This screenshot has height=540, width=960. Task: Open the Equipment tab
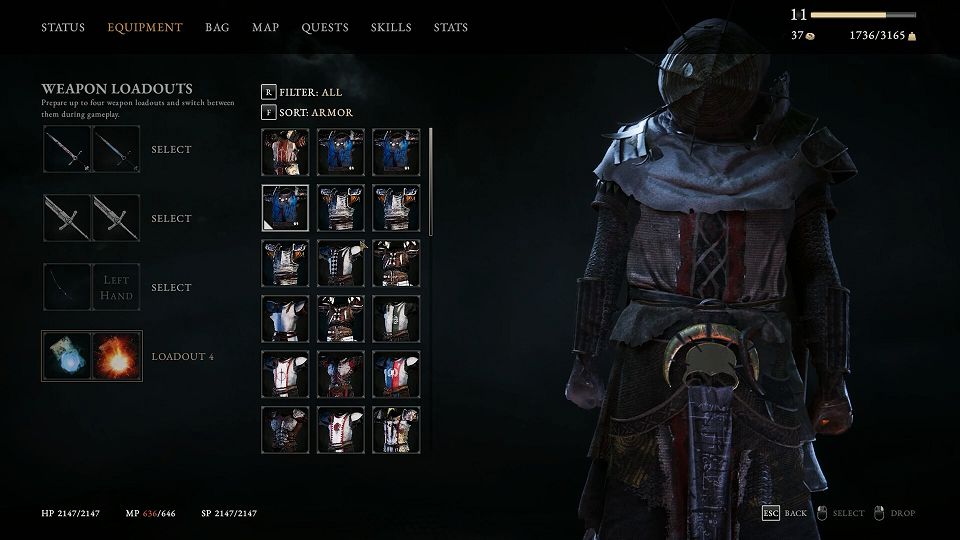point(145,27)
